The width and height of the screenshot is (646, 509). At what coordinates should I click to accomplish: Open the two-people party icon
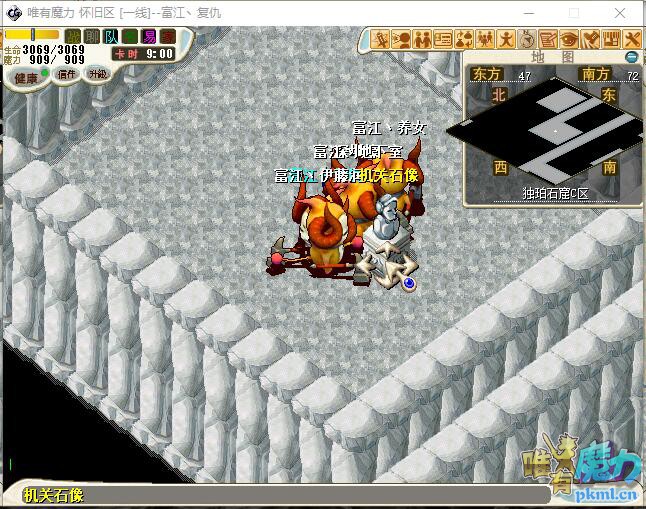422,39
